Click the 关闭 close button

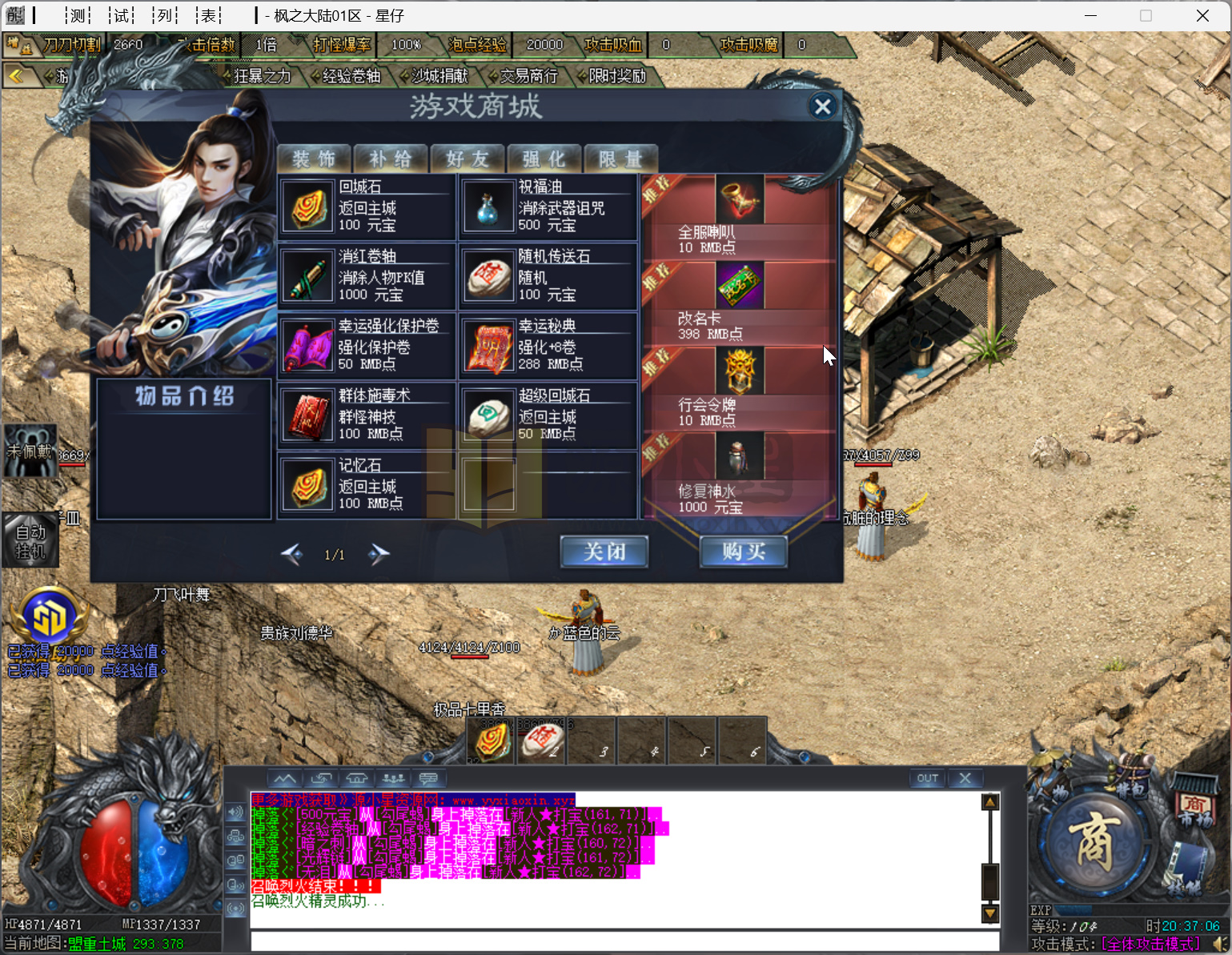click(604, 552)
